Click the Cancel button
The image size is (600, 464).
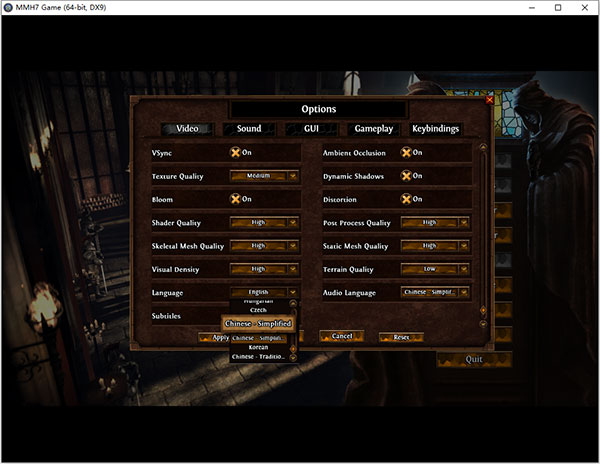click(342, 336)
